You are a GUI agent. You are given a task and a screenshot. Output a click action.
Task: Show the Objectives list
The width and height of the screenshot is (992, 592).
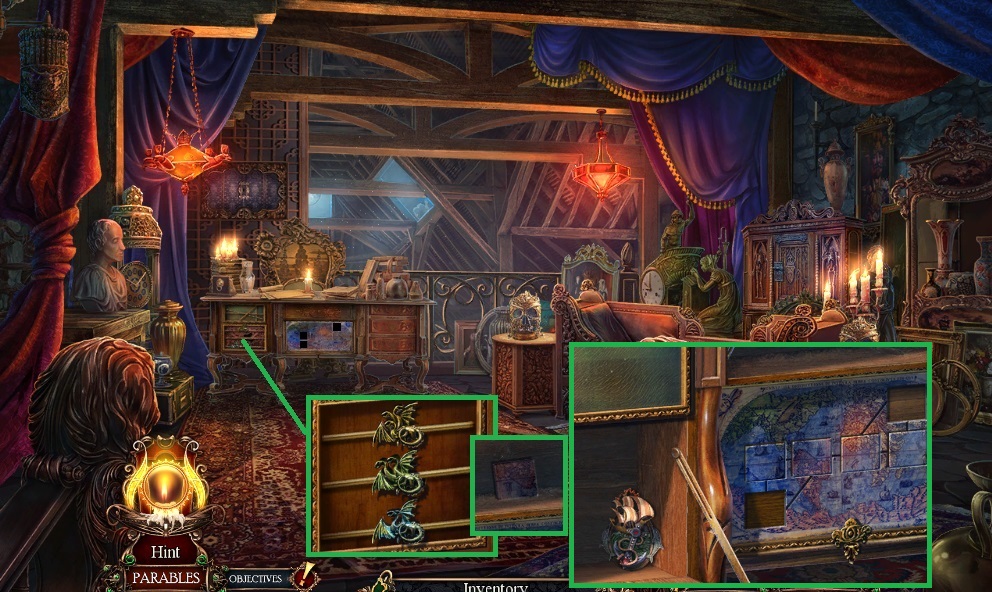pyautogui.click(x=255, y=579)
